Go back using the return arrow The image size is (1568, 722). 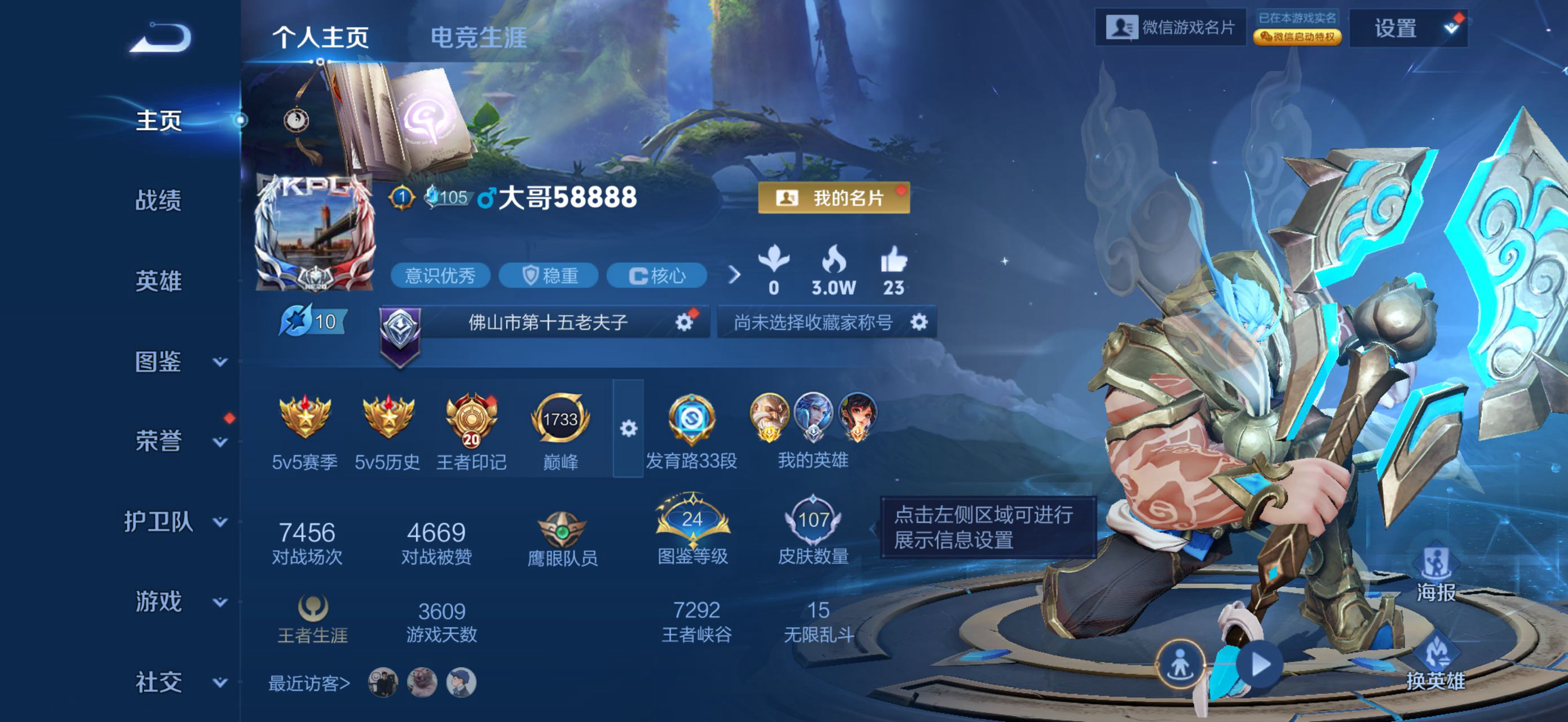(x=161, y=38)
